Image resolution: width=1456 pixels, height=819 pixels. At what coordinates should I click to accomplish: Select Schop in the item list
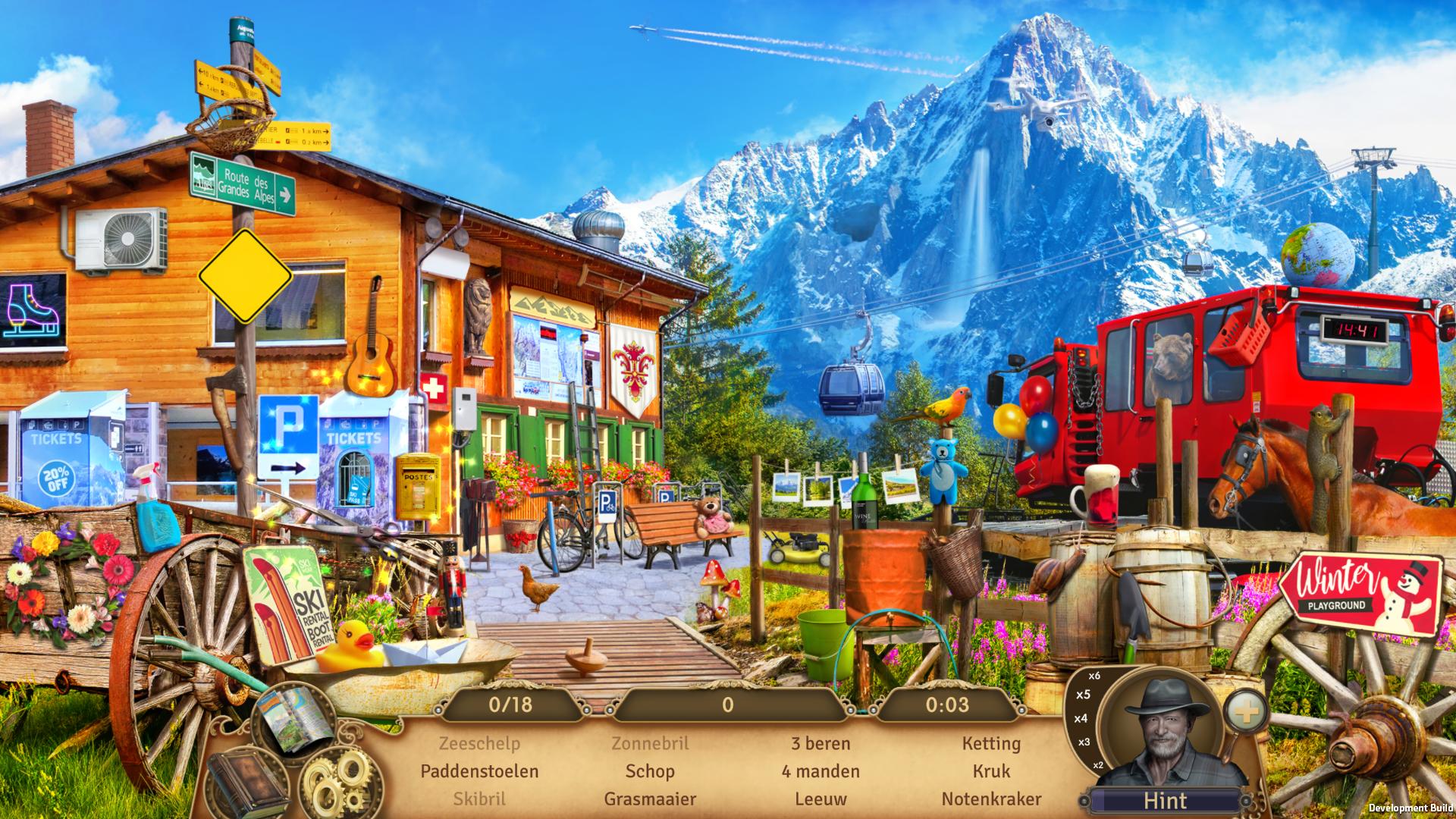pos(650,771)
